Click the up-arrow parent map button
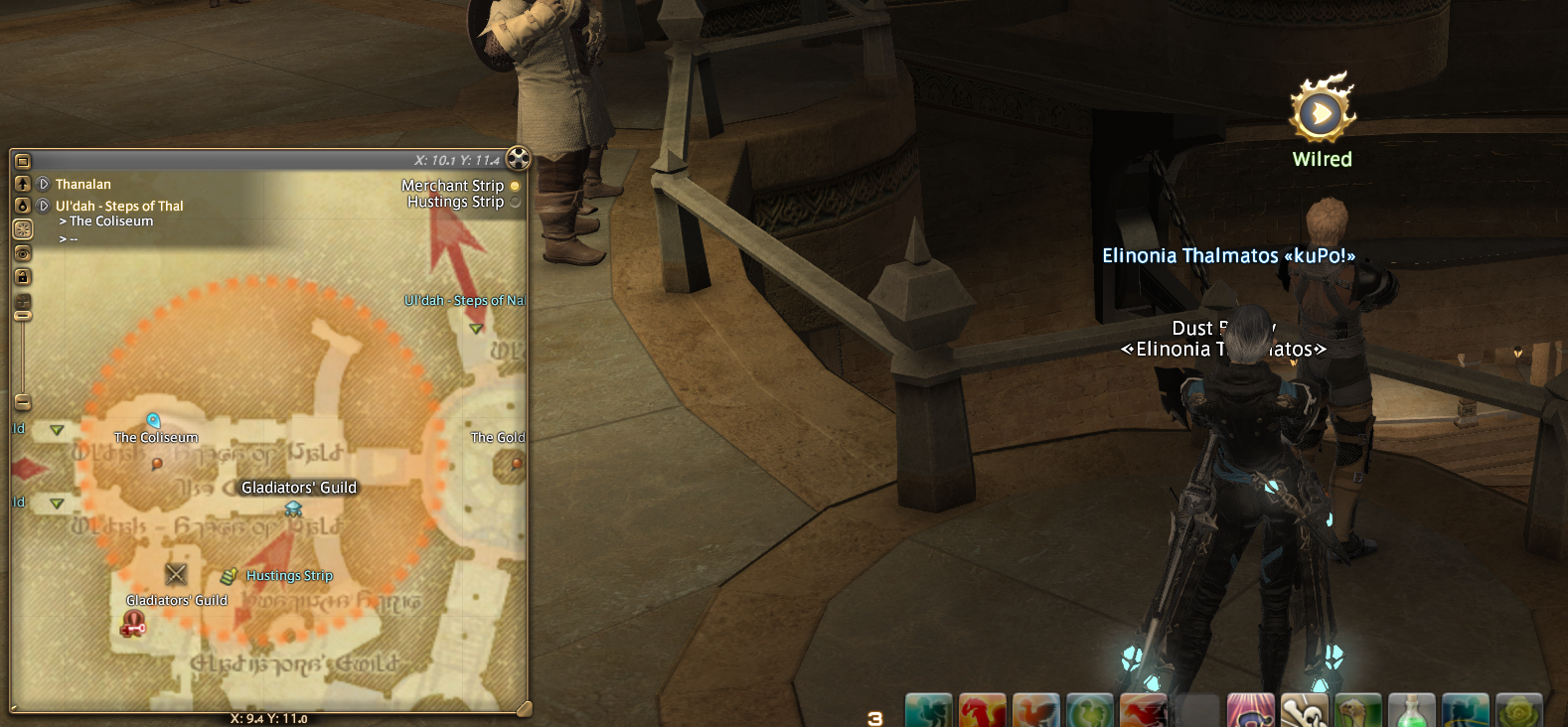Screen dimensions: 1568x727 (x=23, y=184)
